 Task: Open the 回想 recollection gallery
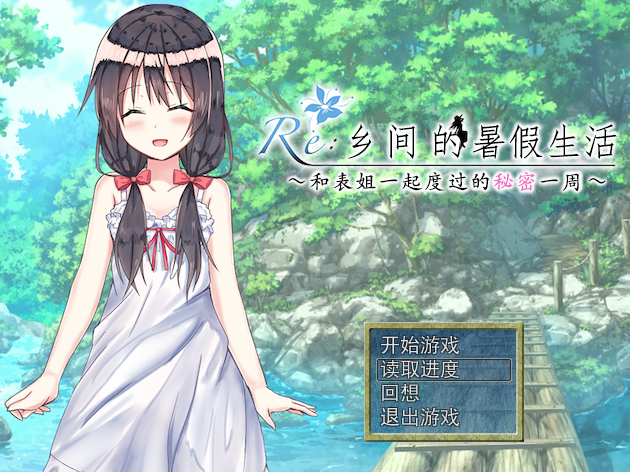399,392
